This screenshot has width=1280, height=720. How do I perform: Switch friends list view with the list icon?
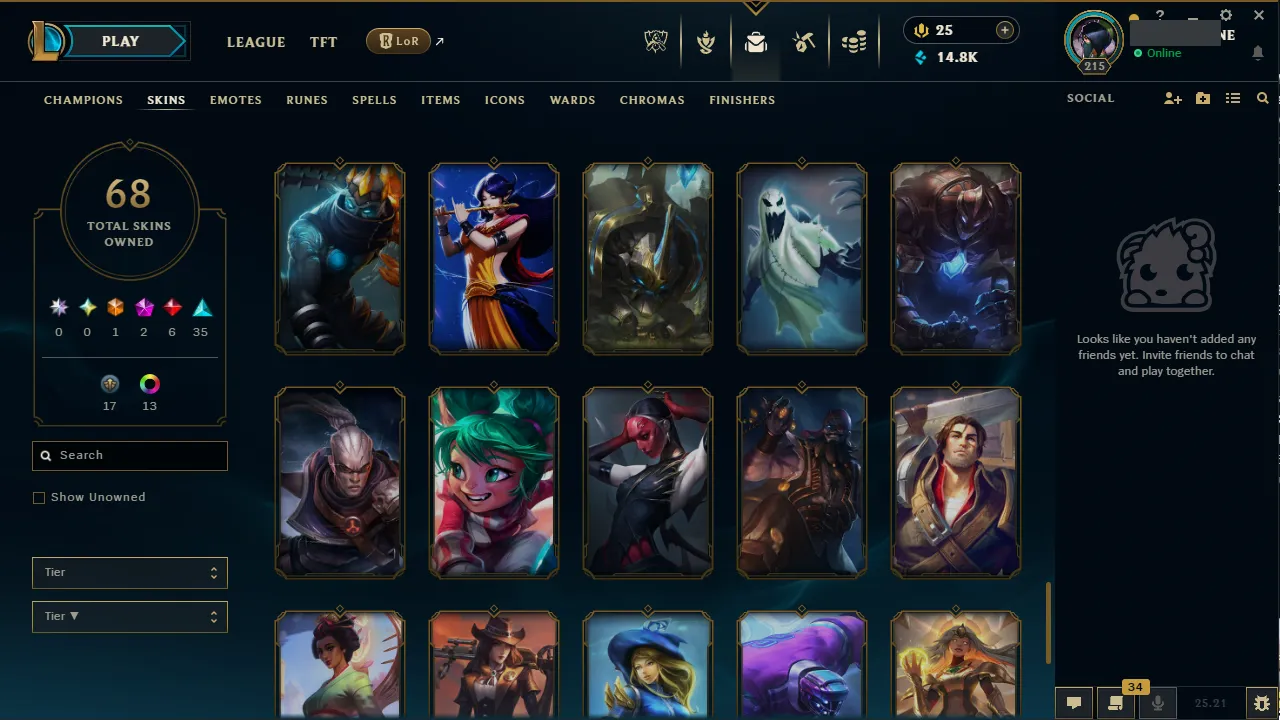pos(1233,98)
